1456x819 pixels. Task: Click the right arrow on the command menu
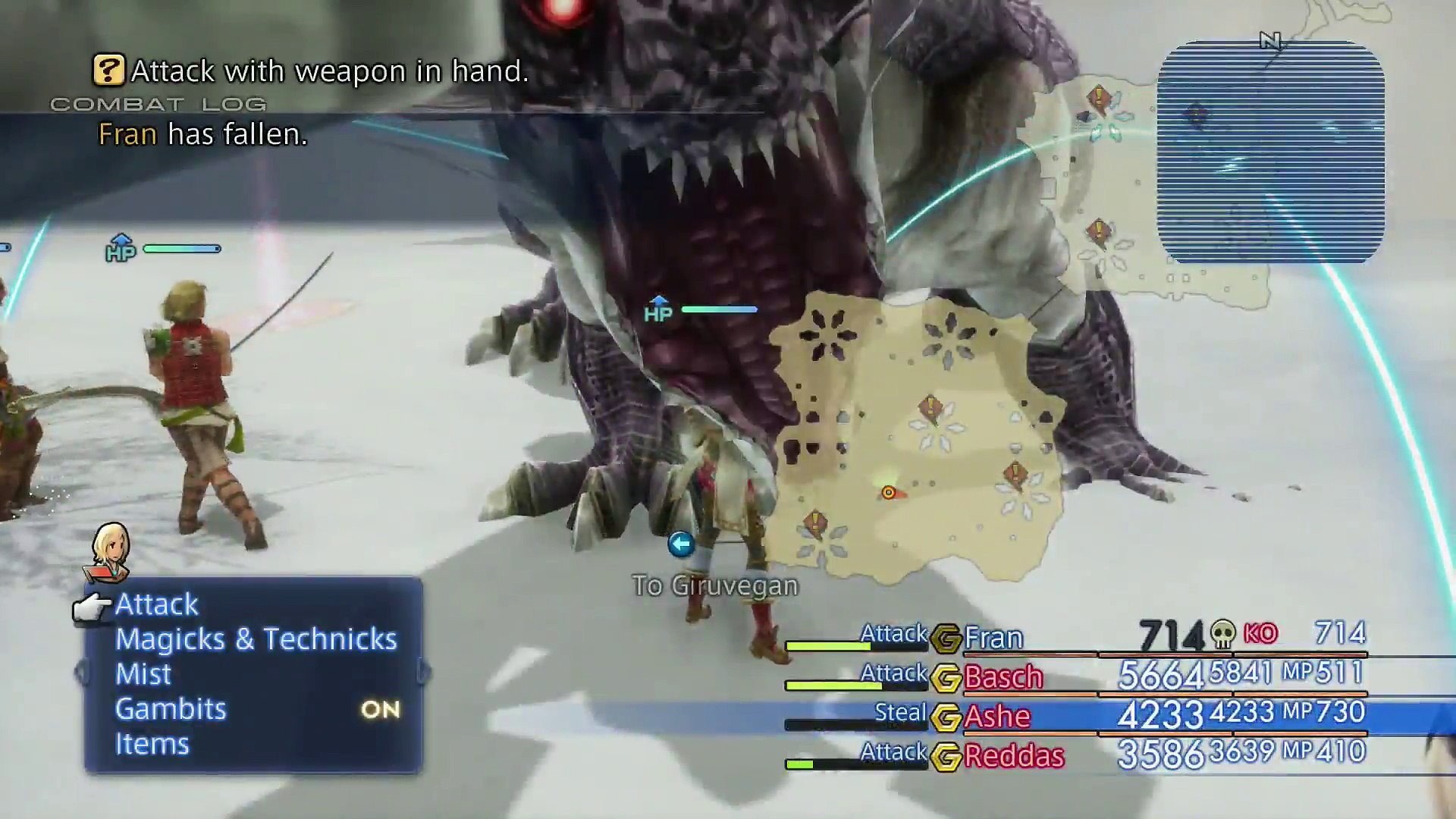tap(425, 673)
